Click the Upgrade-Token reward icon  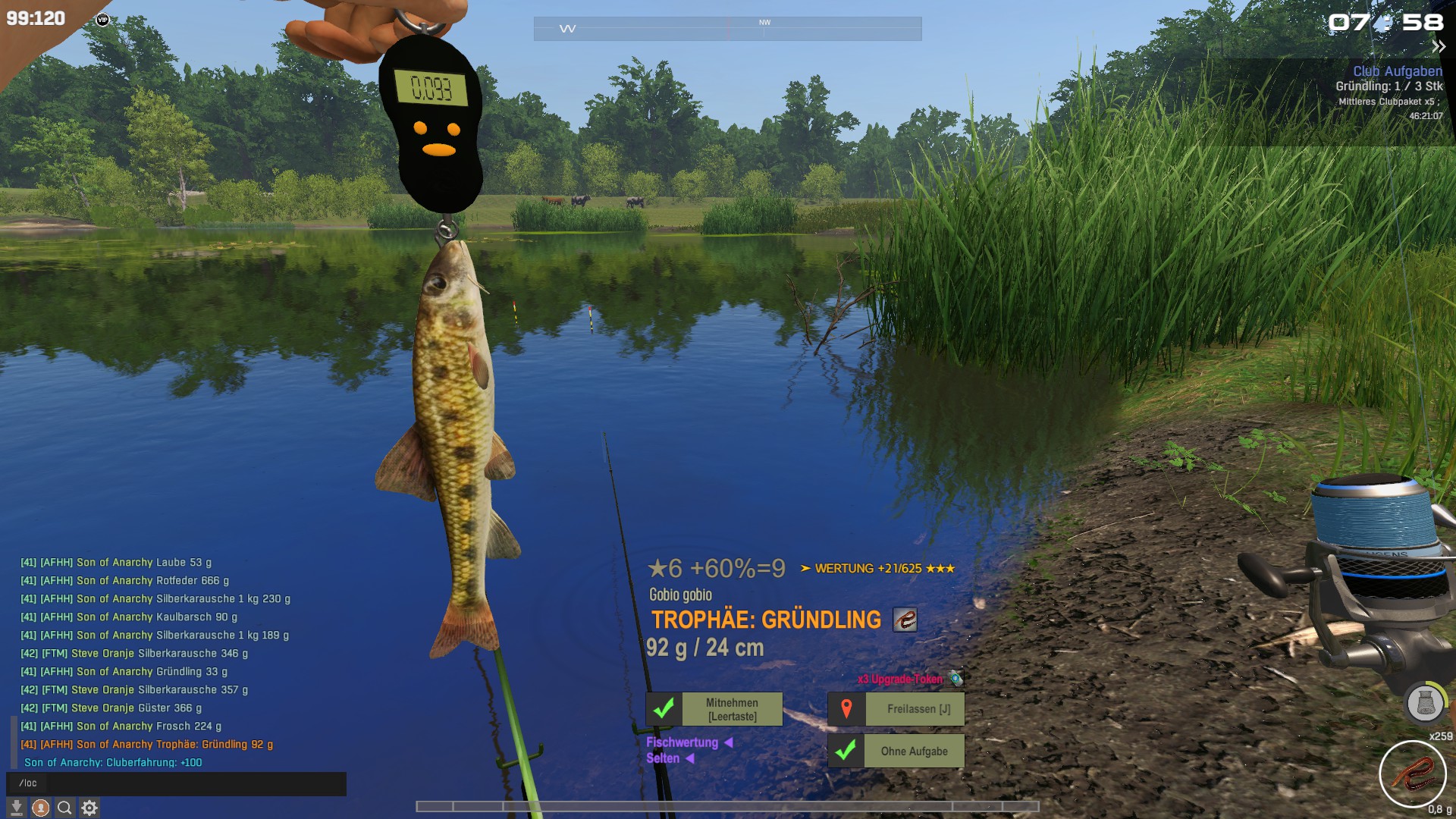(956, 679)
